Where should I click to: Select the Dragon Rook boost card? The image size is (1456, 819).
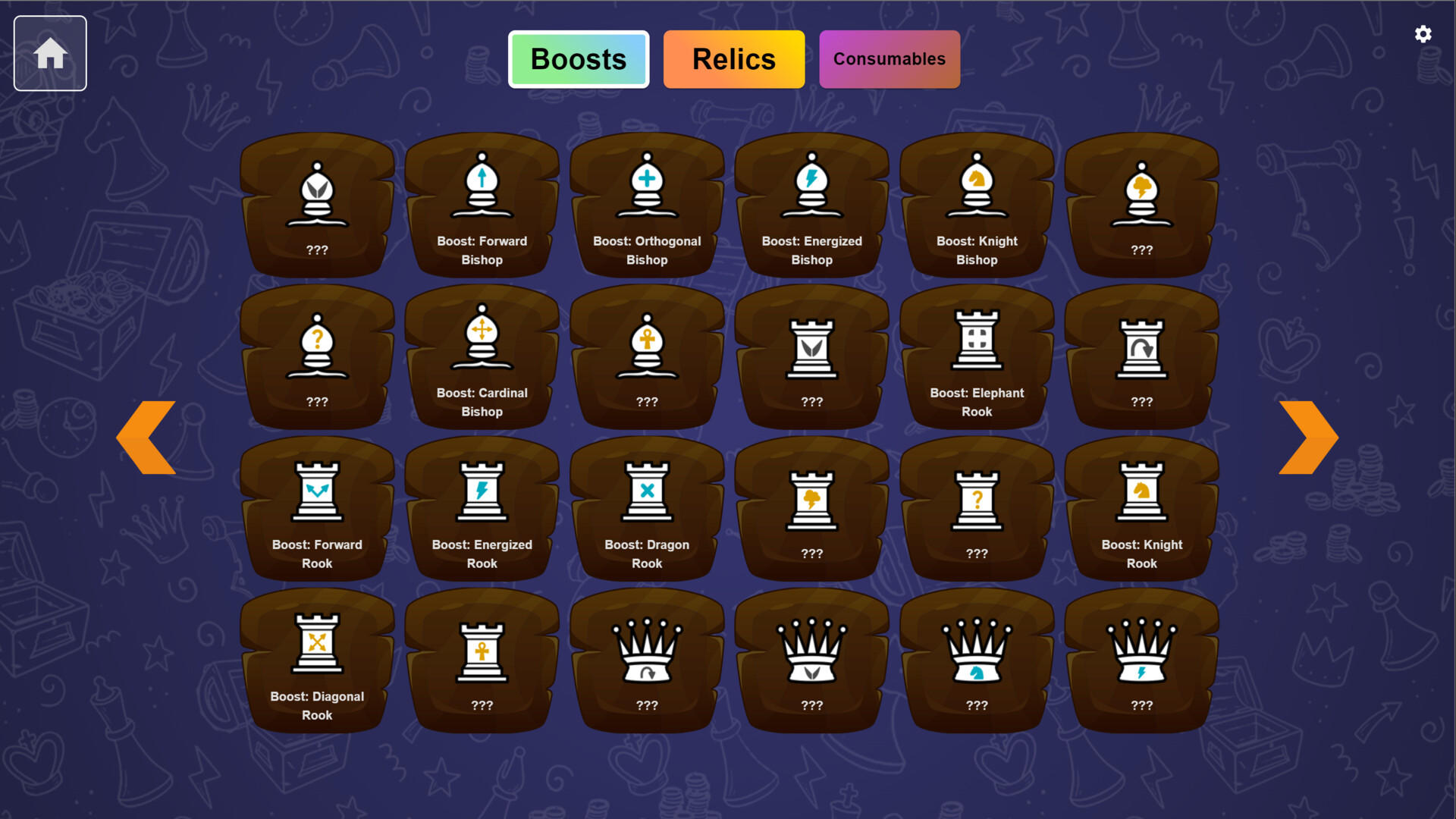coord(646,508)
